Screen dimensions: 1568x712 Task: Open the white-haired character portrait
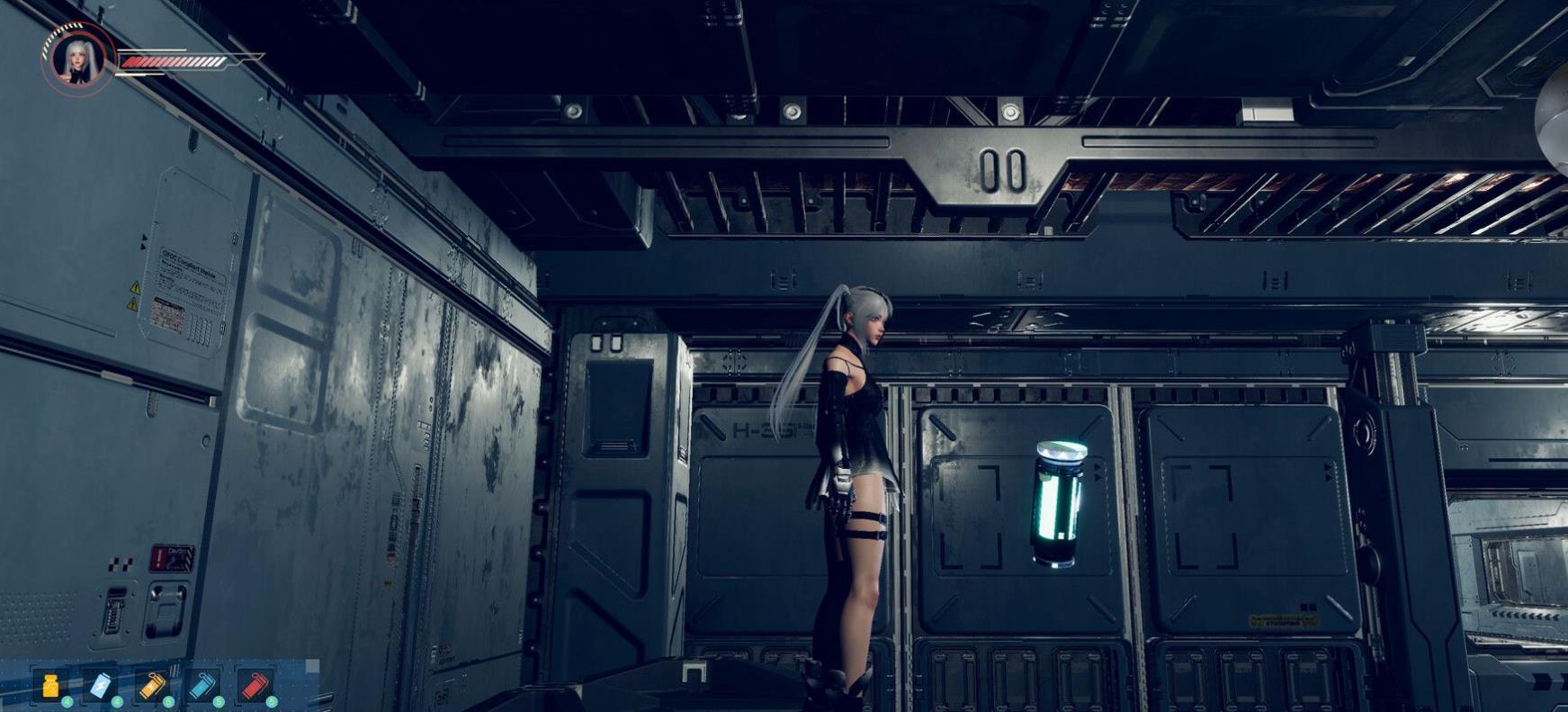click(x=76, y=59)
